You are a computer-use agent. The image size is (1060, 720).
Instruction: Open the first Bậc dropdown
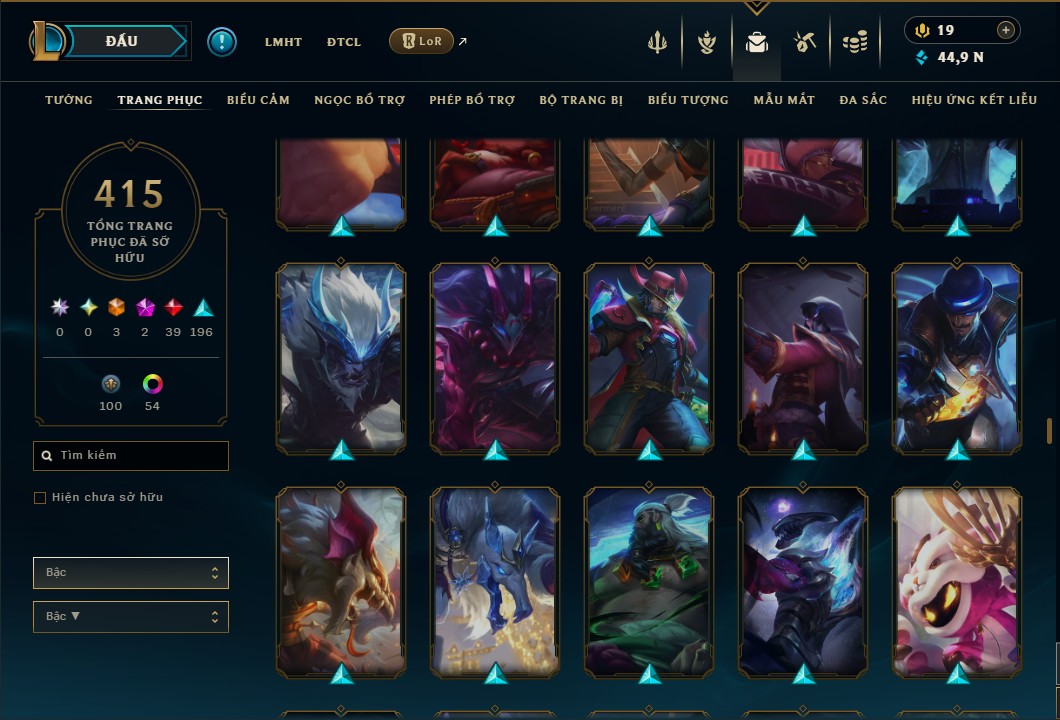click(131, 573)
